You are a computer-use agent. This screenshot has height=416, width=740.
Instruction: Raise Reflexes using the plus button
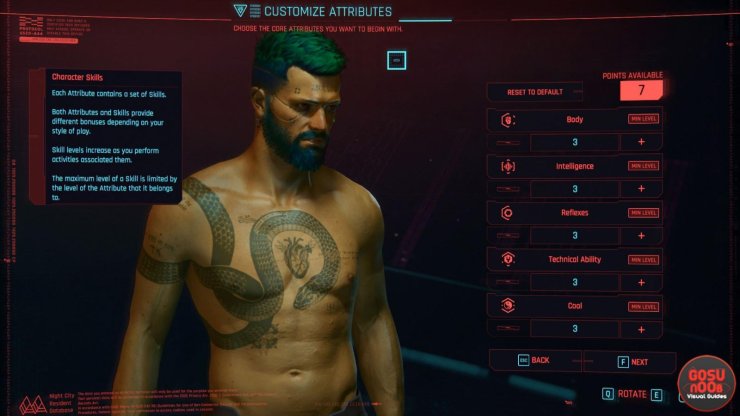pyautogui.click(x=639, y=236)
